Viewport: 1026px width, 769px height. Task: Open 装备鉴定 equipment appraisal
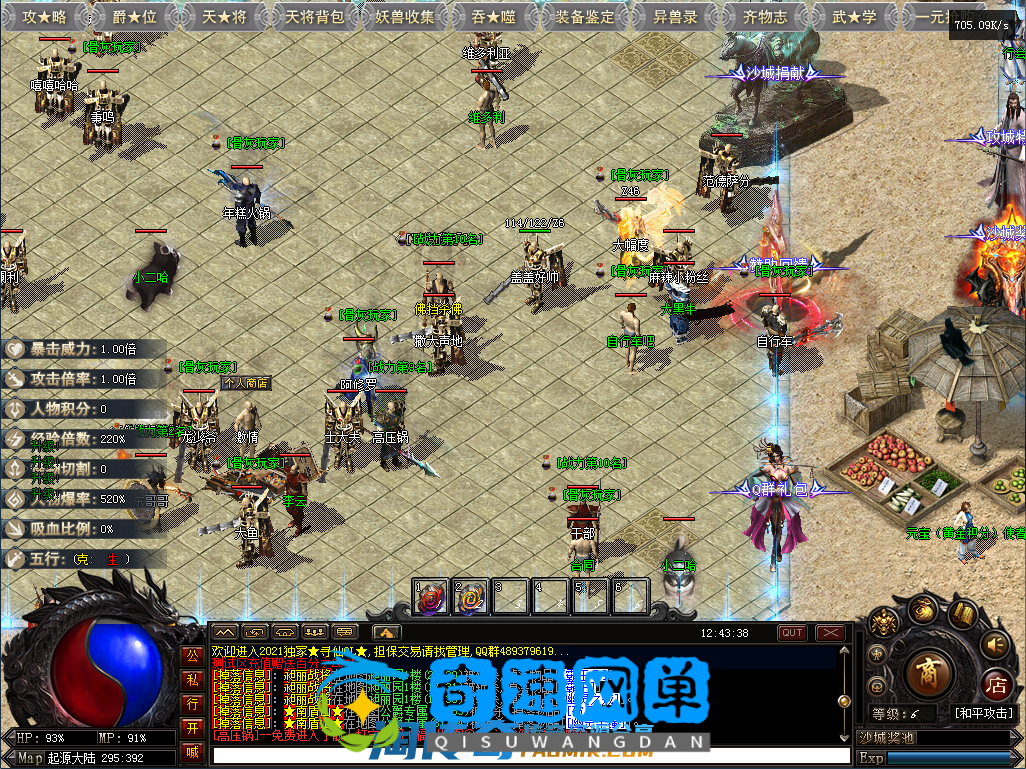coord(585,16)
